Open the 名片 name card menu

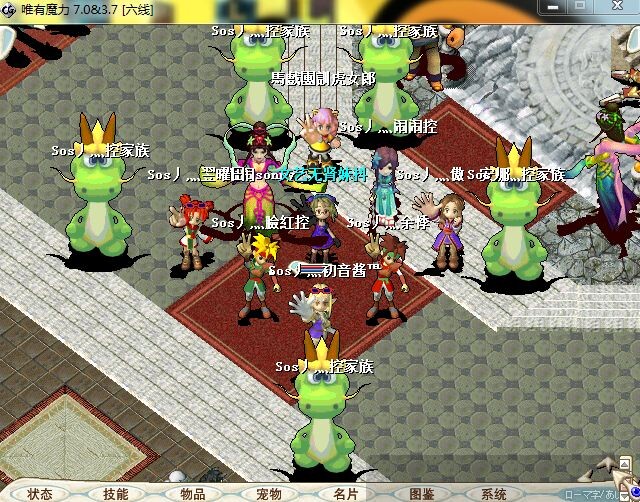point(345,494)
